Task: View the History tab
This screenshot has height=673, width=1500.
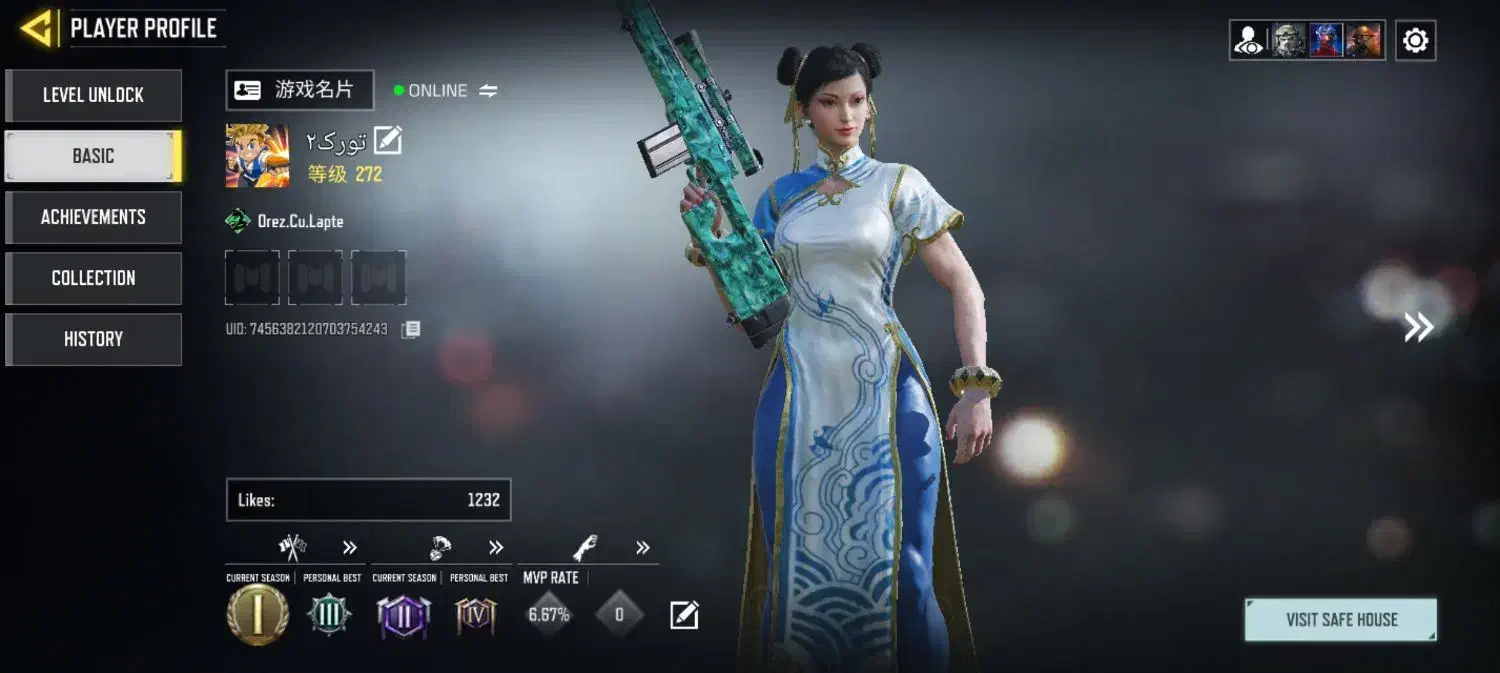Action: tap(93, 339)
